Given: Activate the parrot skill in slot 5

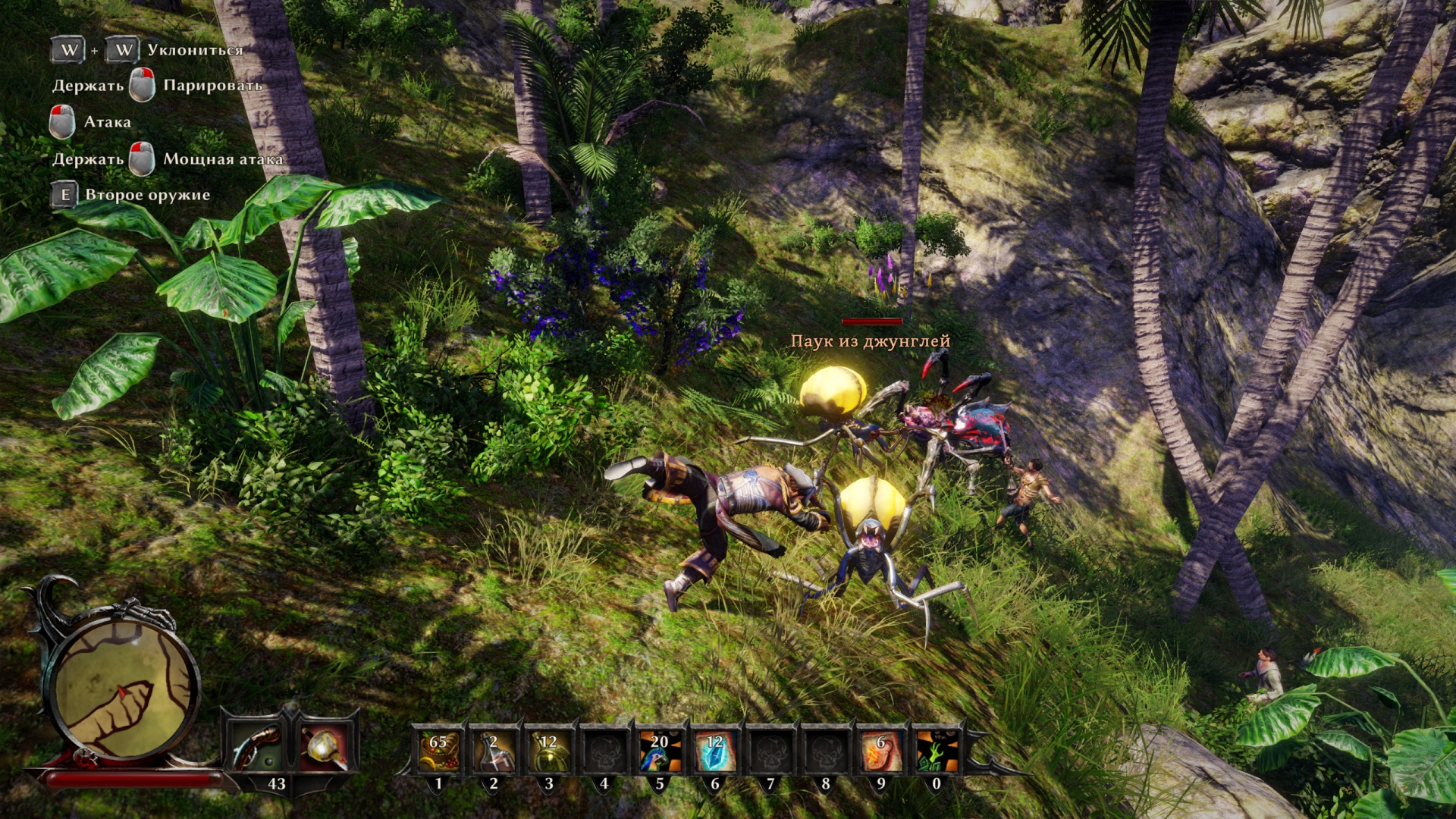Looking at the screenshot, I should 659,750.
